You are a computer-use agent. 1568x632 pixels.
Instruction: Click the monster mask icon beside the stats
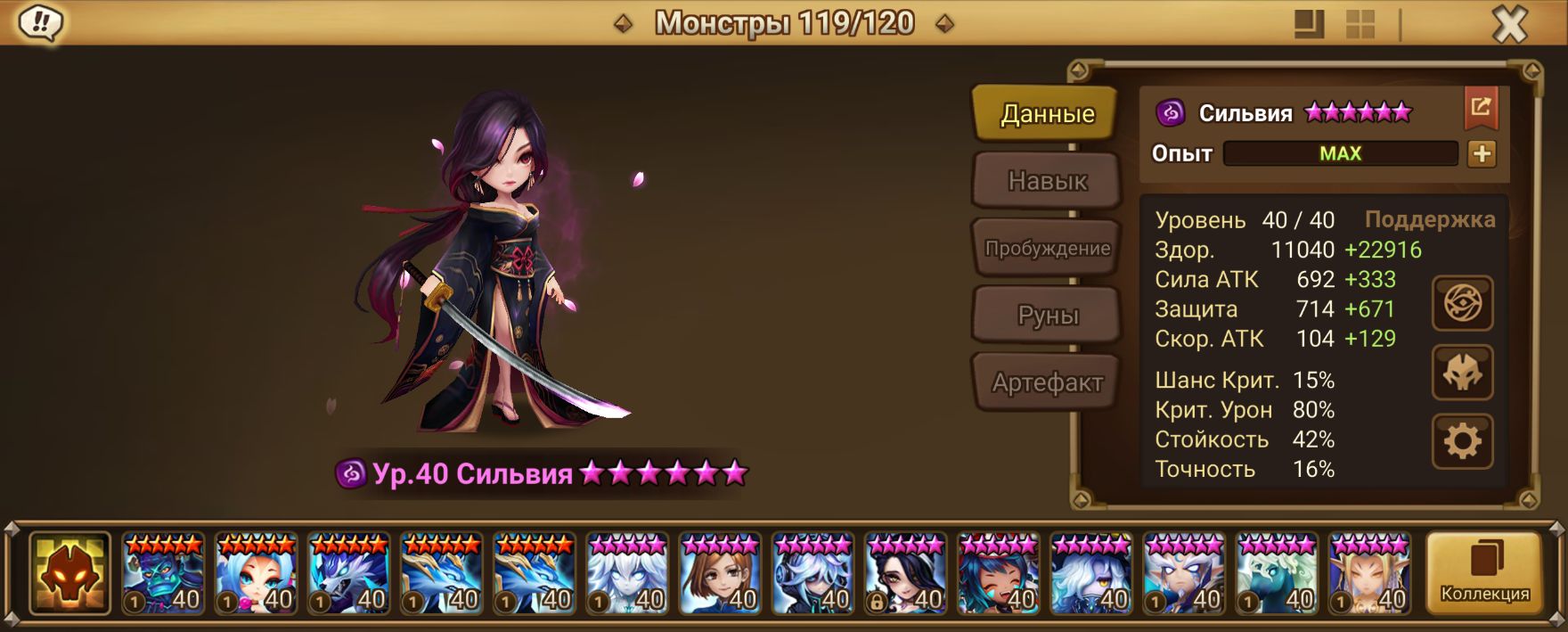pos(1462,373)
